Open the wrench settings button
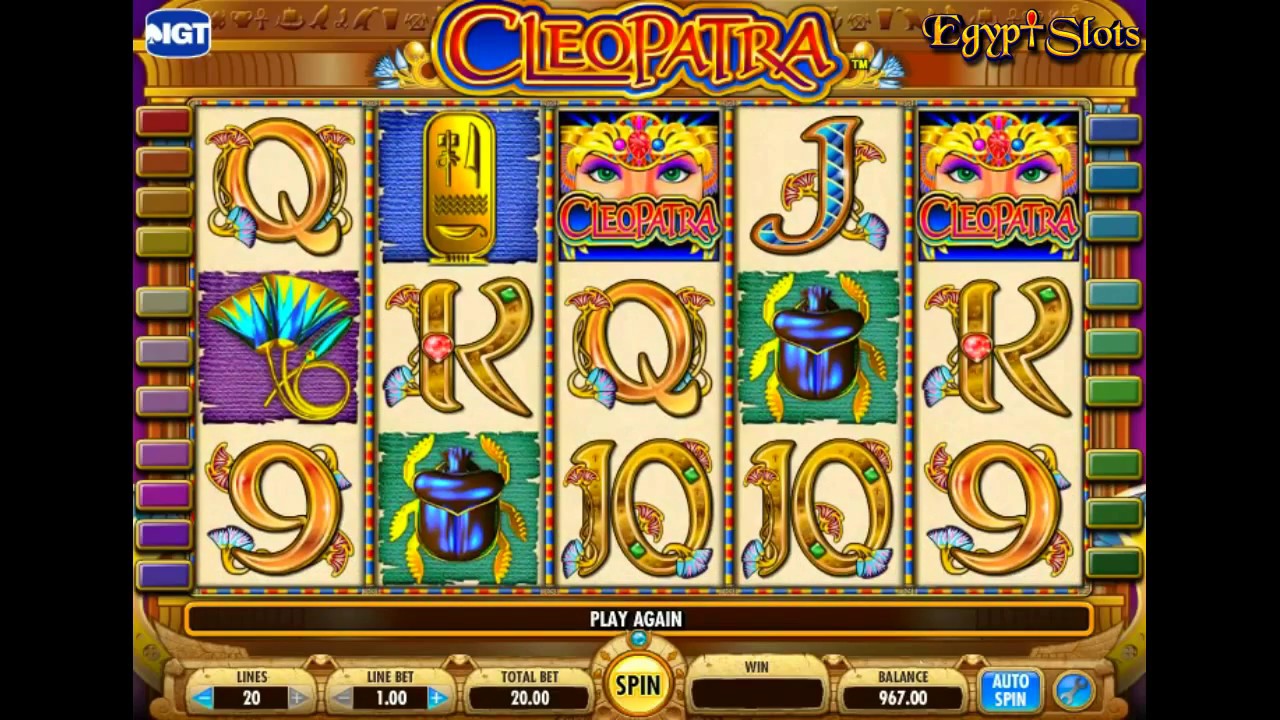 pos(1074,690)
